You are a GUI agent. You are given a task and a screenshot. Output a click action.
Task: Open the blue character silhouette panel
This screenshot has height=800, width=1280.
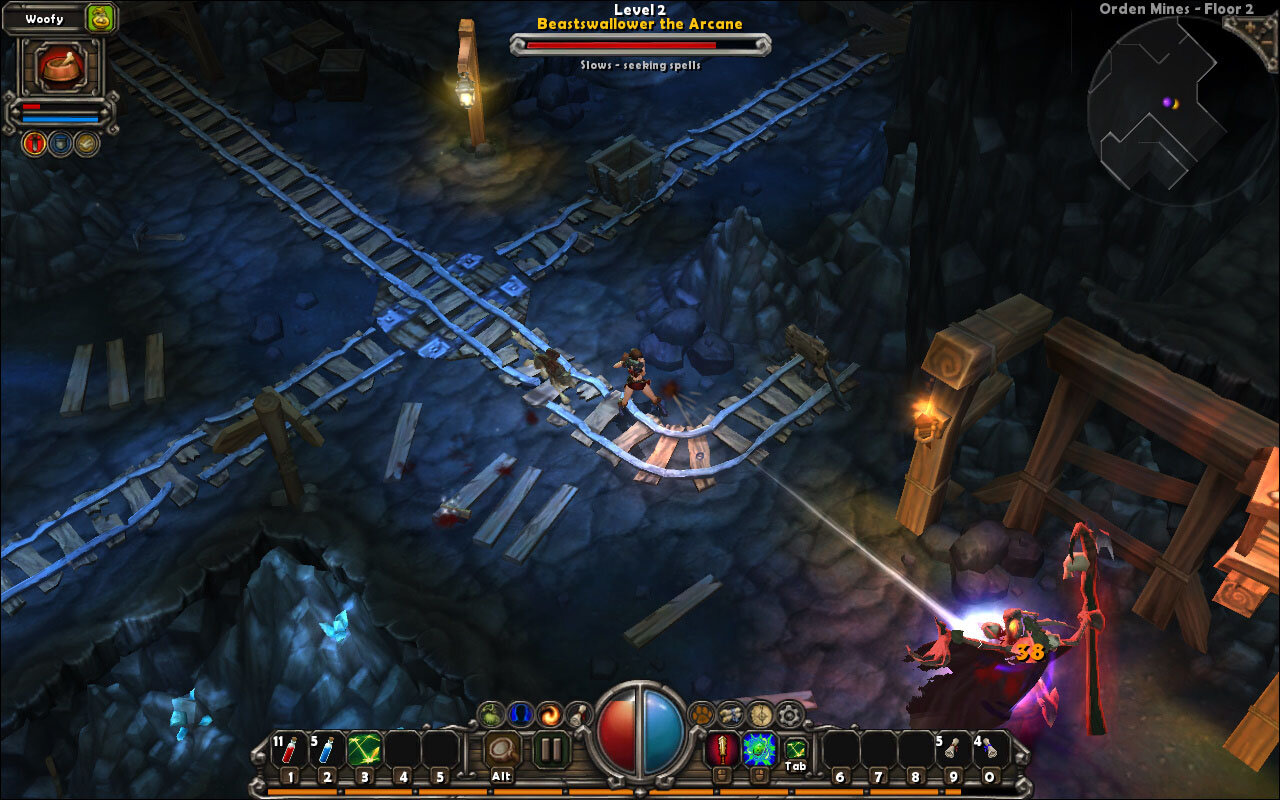(x=519, y=714)
